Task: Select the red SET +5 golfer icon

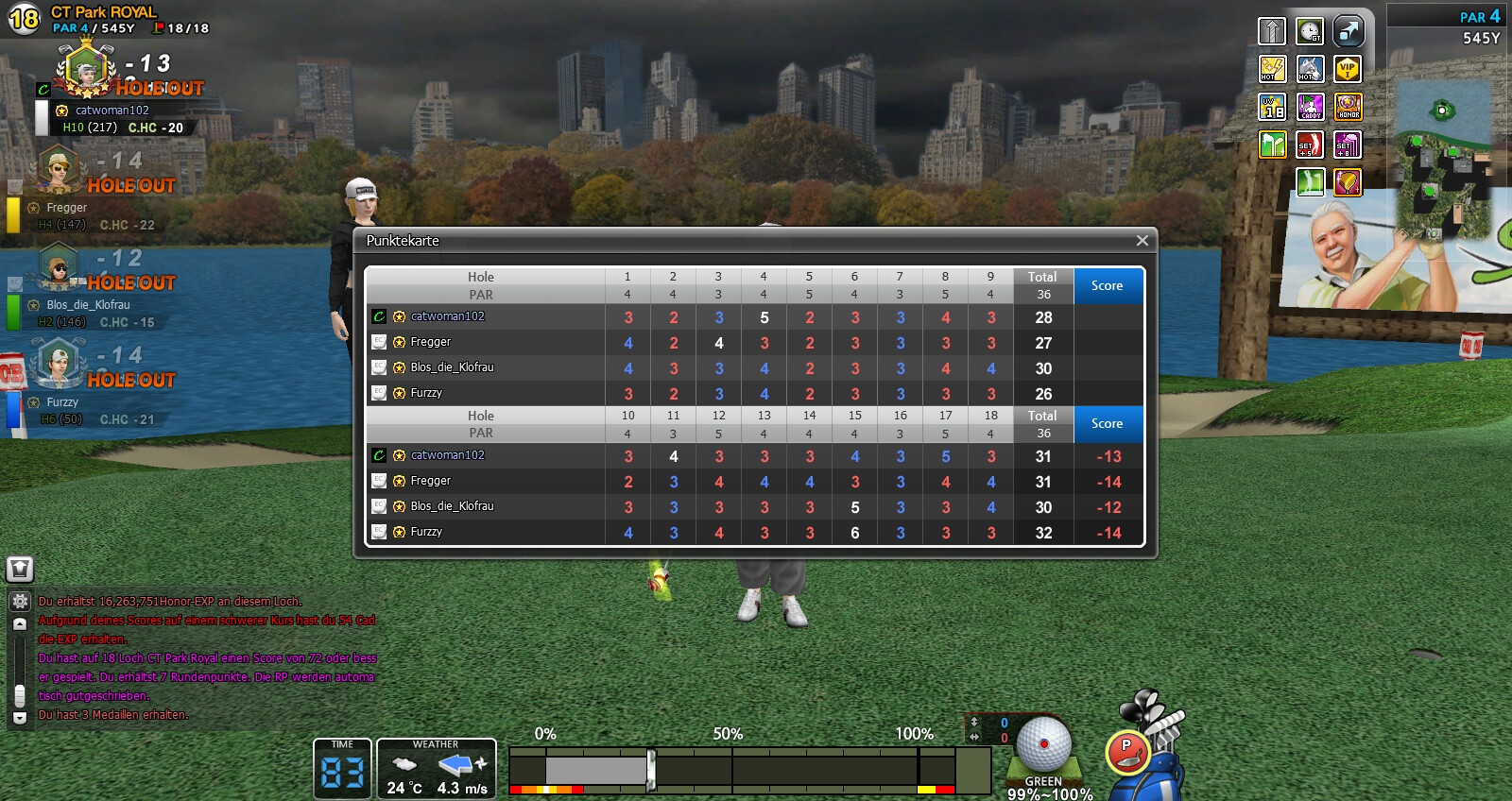Action: [x=1310, y=145]
